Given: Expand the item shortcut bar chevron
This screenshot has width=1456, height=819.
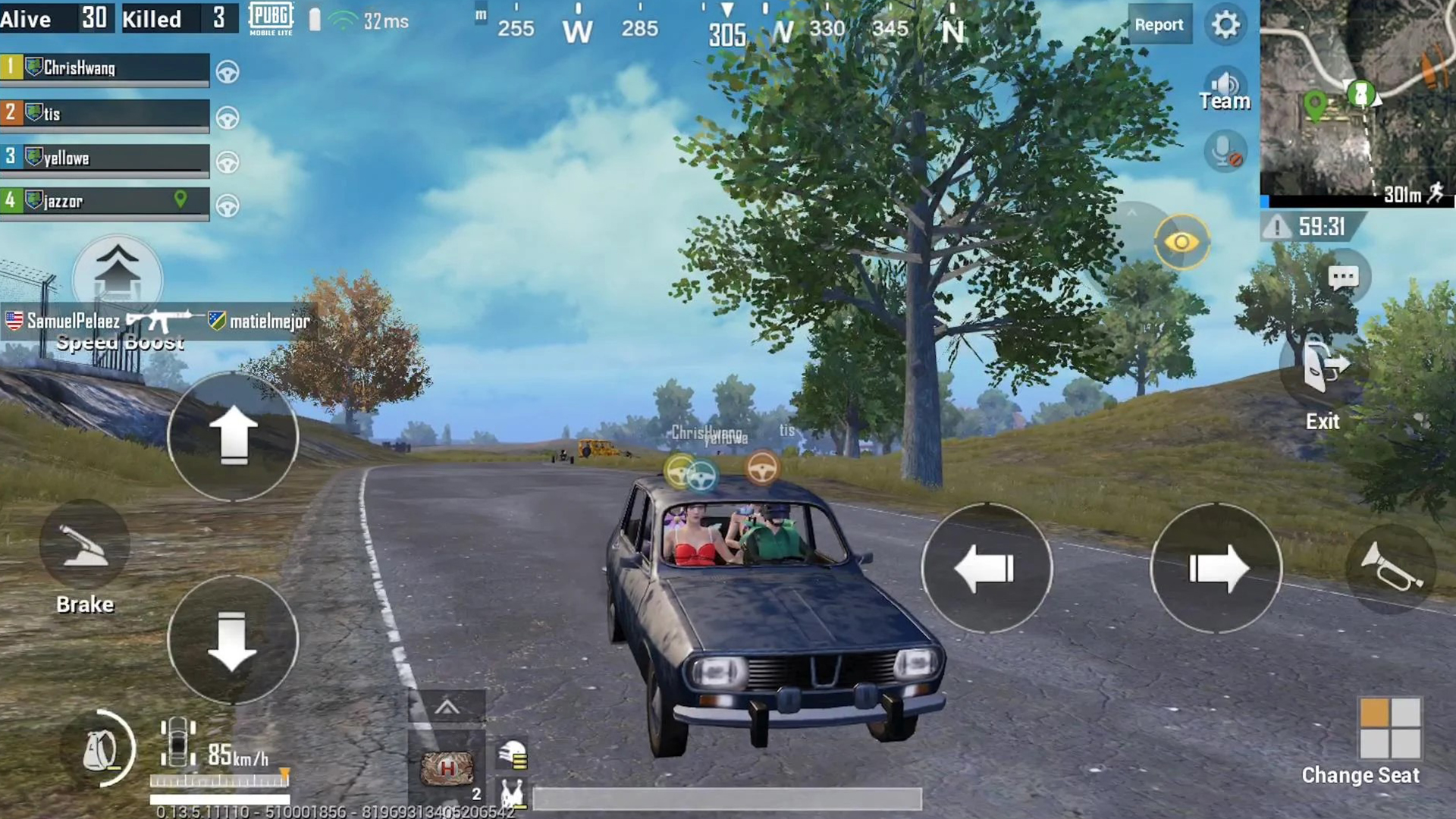Looking at the screenshot, I should point(446,705).
